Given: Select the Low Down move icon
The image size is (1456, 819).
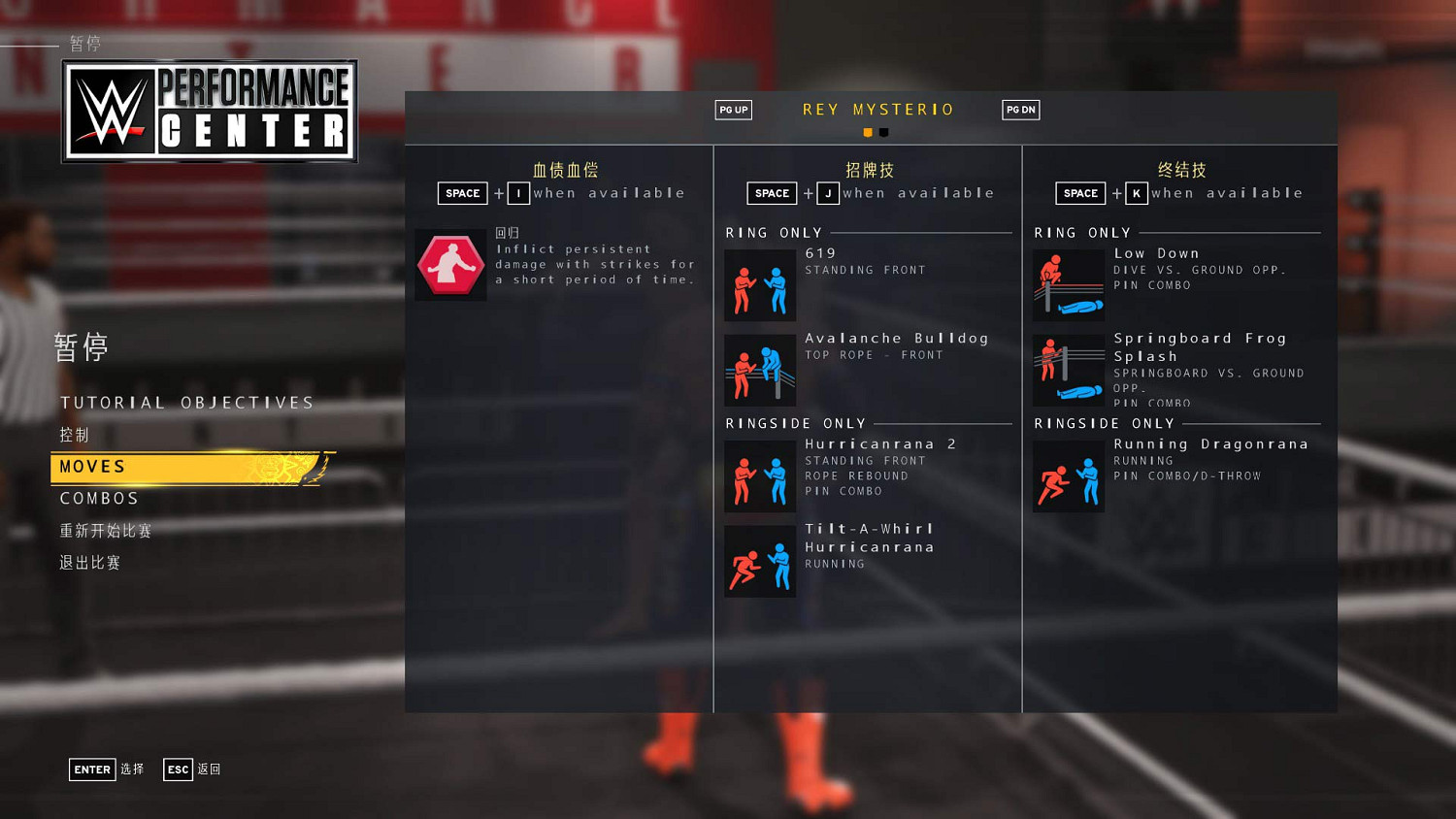Looking at the screenshot, I should tap(1068, 284).
